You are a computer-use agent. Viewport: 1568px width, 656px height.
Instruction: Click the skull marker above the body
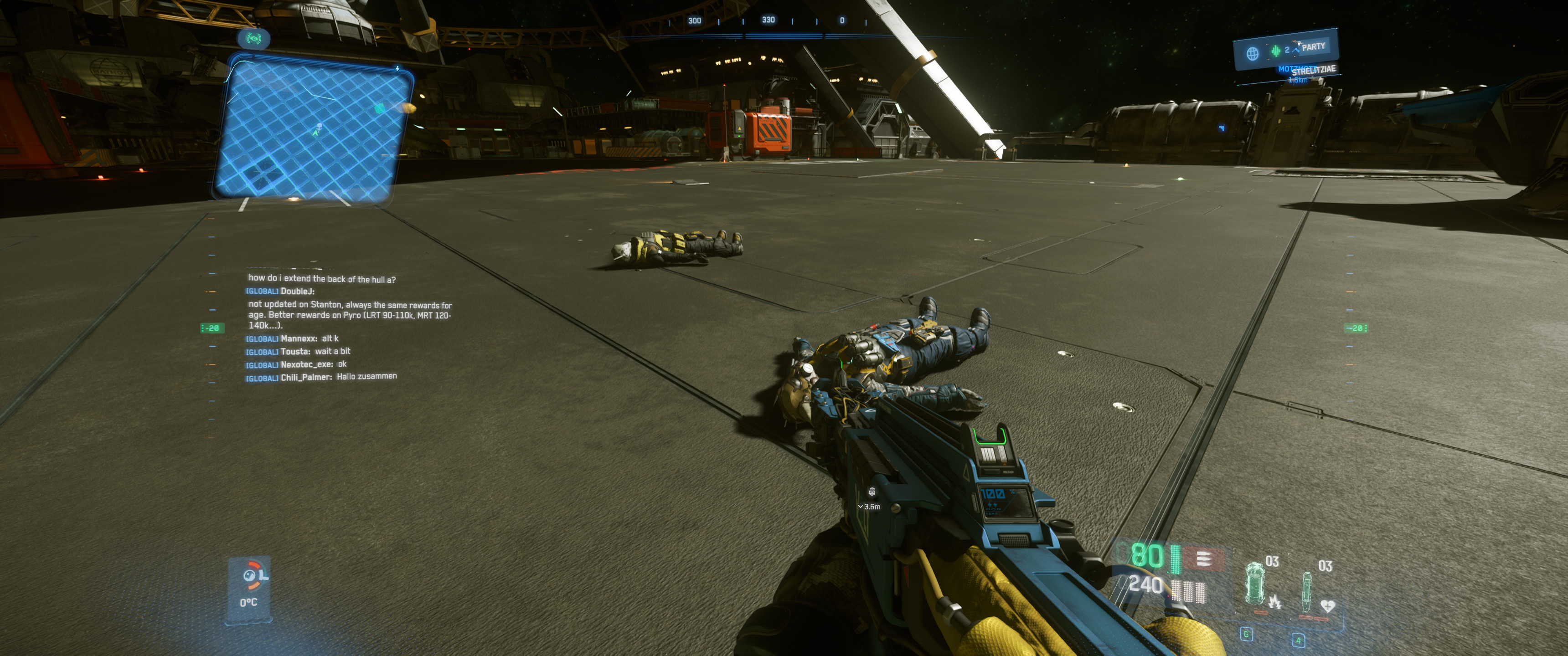[x=872, y=492]
